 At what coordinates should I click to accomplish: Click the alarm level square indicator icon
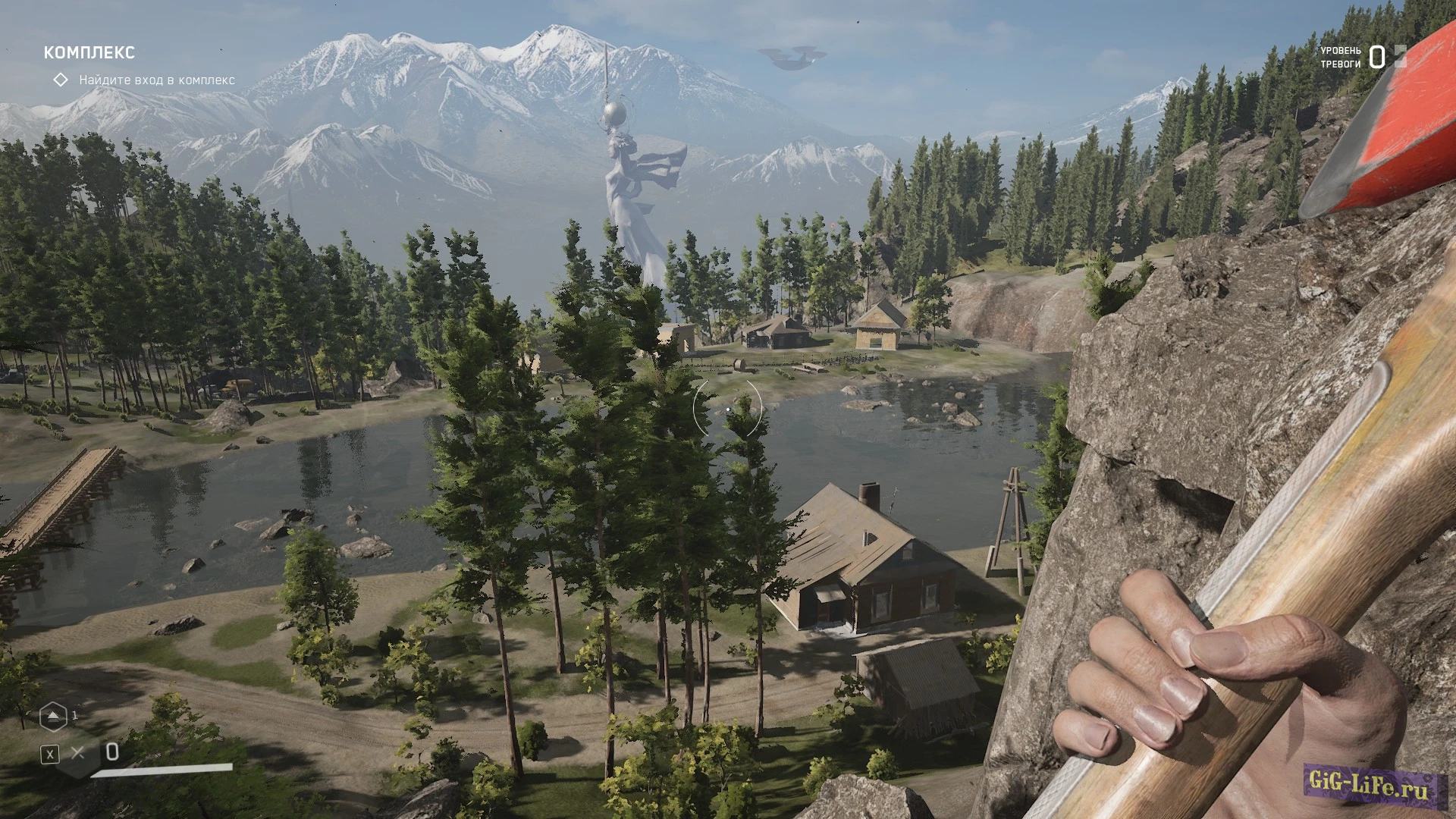click(1399, 56)
